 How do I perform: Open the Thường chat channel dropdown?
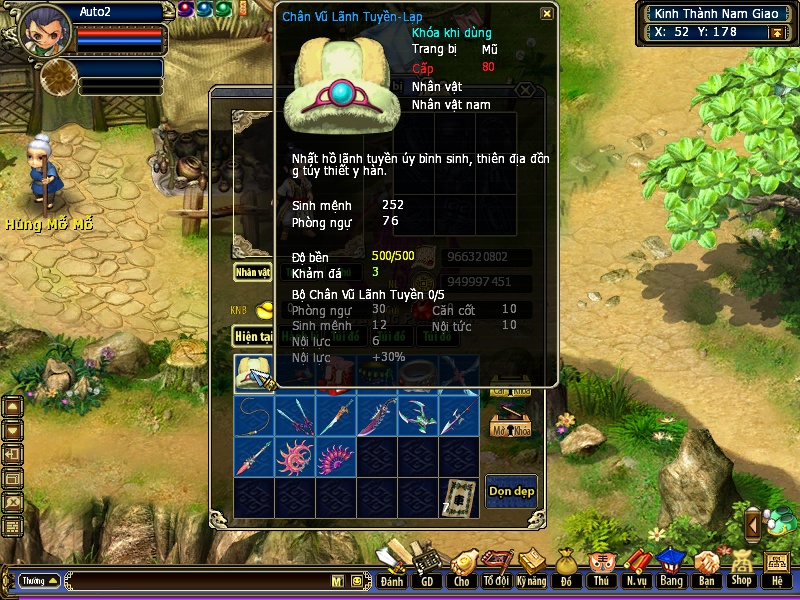(38, 580)
